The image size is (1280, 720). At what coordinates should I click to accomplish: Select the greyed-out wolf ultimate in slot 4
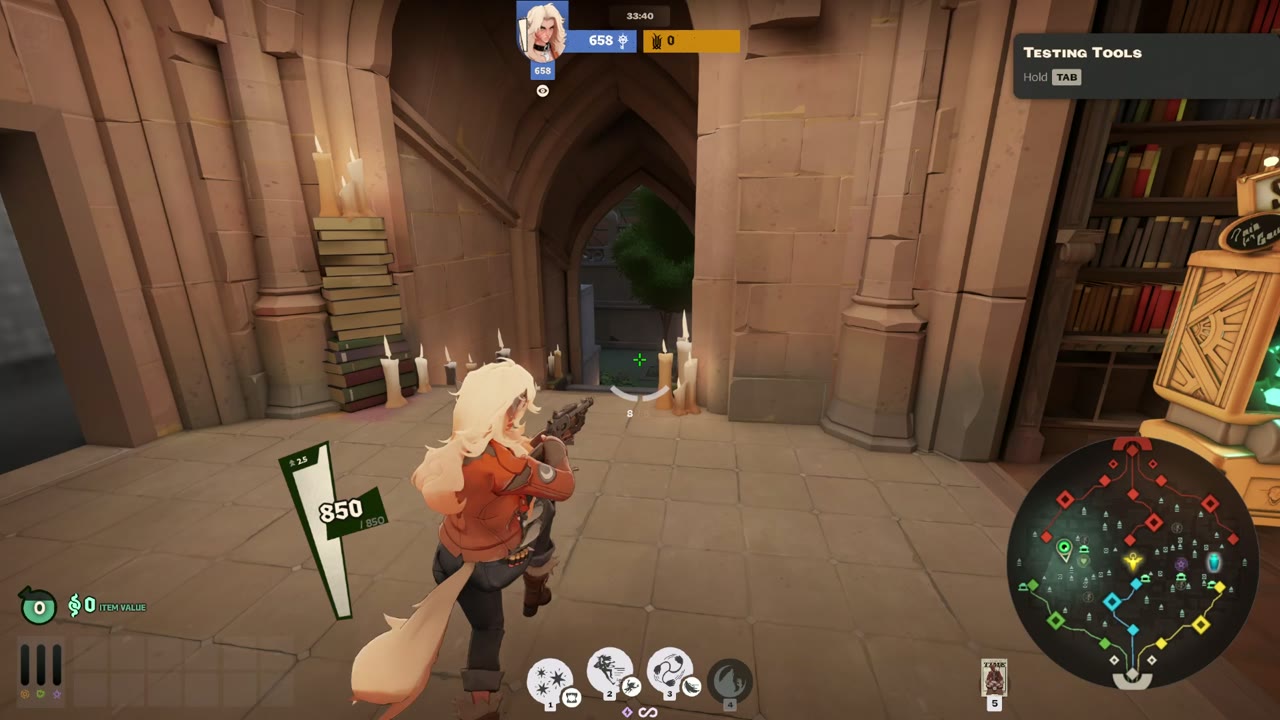tap(729, 680)
